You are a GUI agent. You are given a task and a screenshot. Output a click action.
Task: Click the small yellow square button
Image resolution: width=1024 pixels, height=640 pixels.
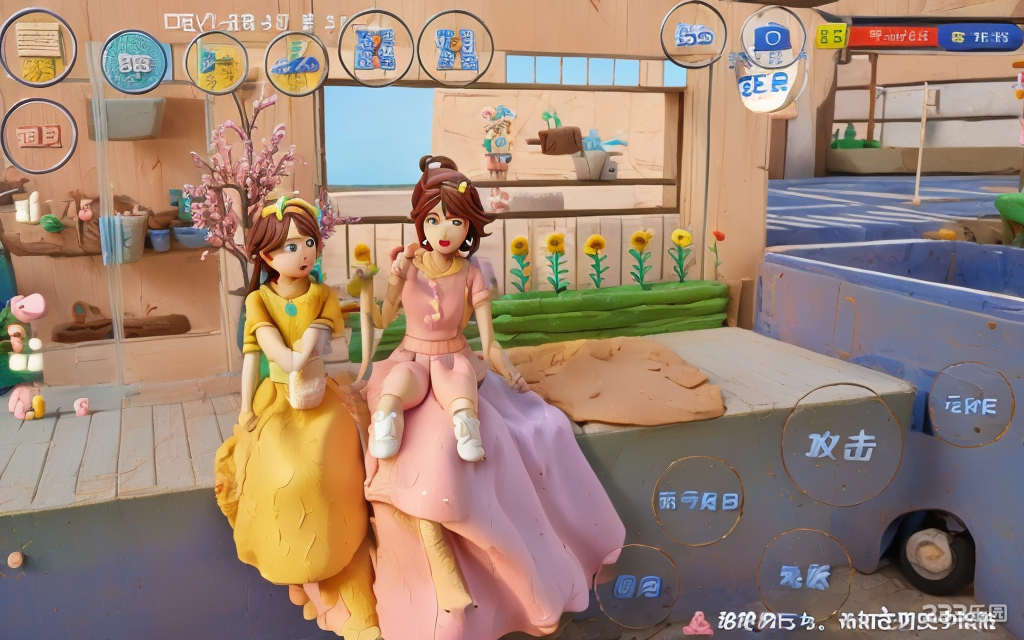click(x=830, y=36)
